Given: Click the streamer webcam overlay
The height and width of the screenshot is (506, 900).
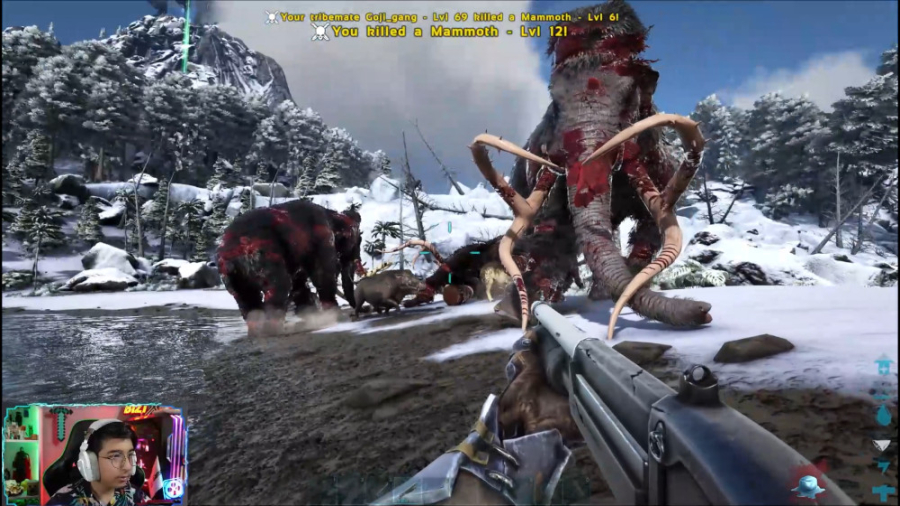Looking at the screenshot, I should (94, 455).
